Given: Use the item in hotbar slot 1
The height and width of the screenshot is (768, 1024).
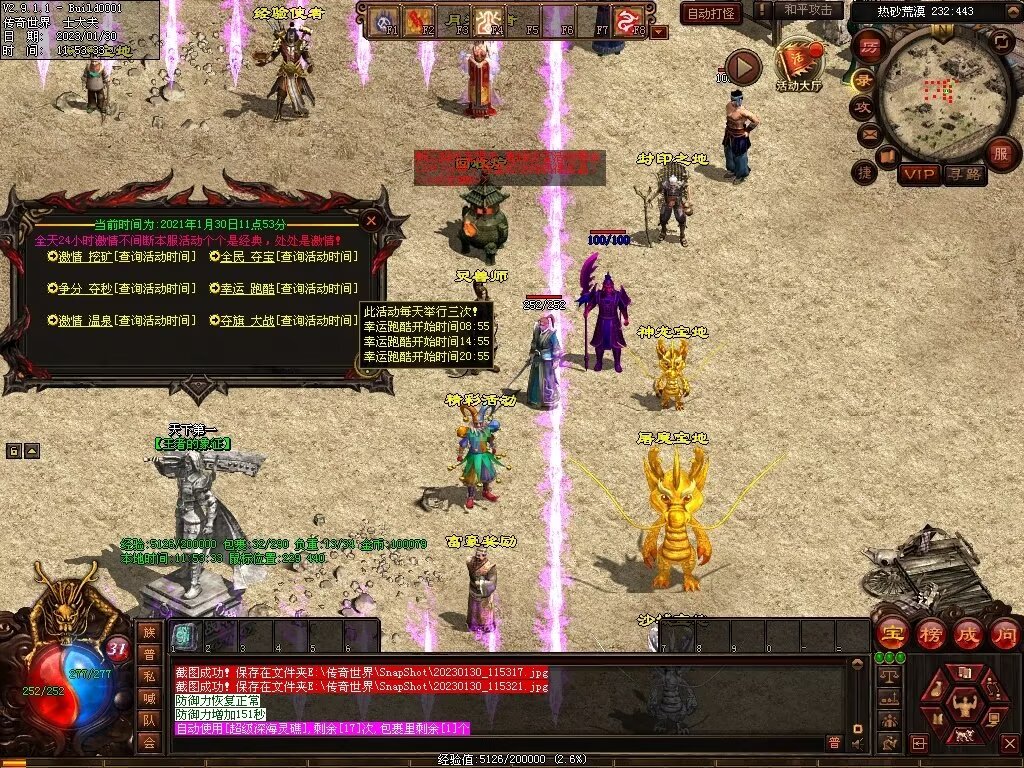Looking at the screenshot, I should [184, 635].
